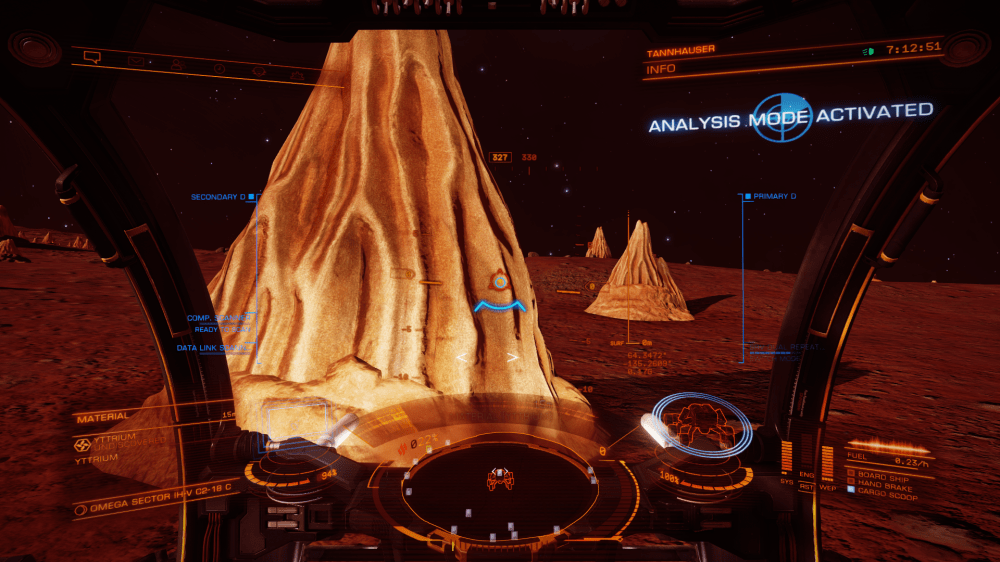Select the INFO panel header

pos(661,69)
